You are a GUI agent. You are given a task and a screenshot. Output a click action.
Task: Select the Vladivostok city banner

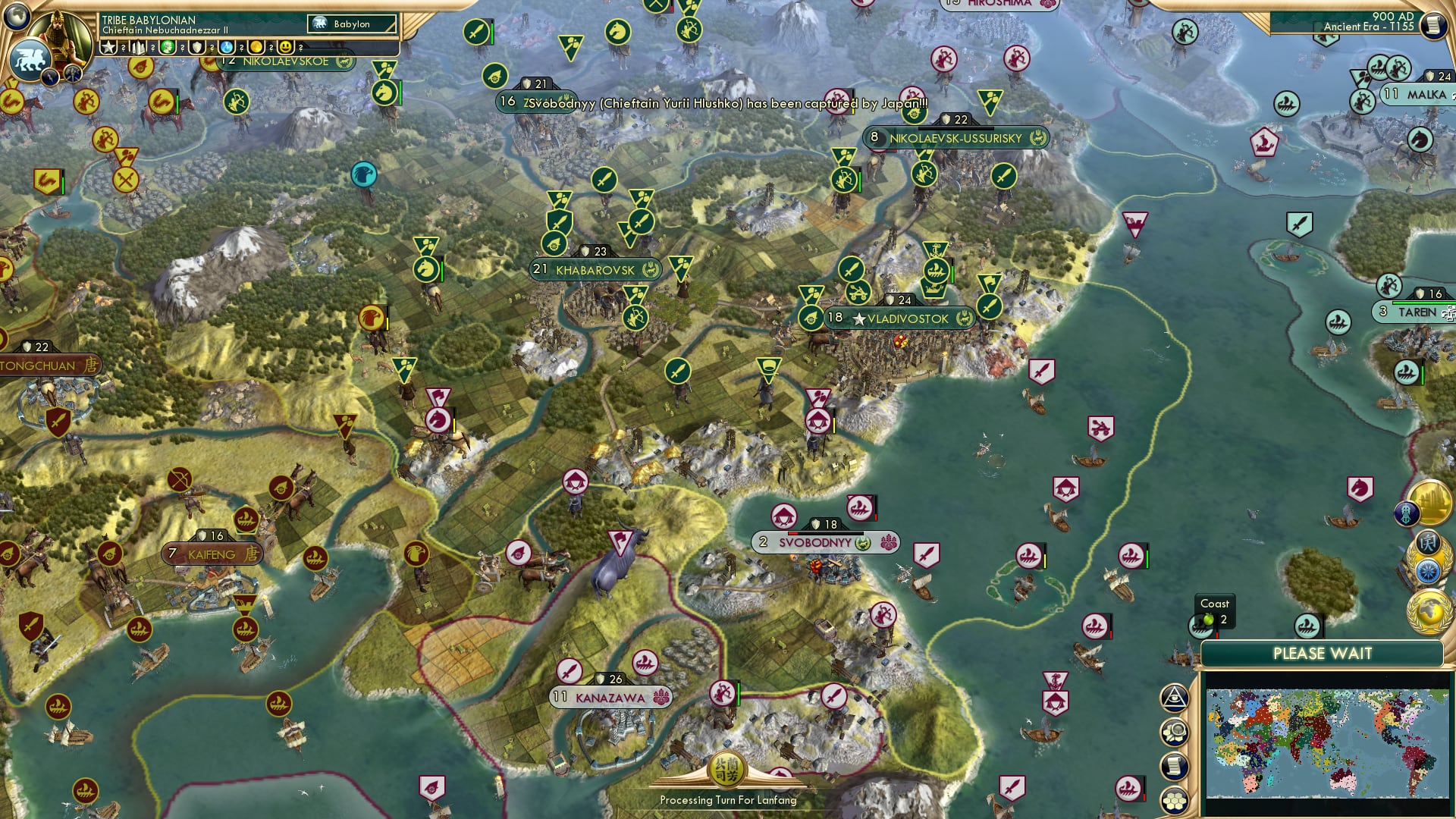pos(899,318)
